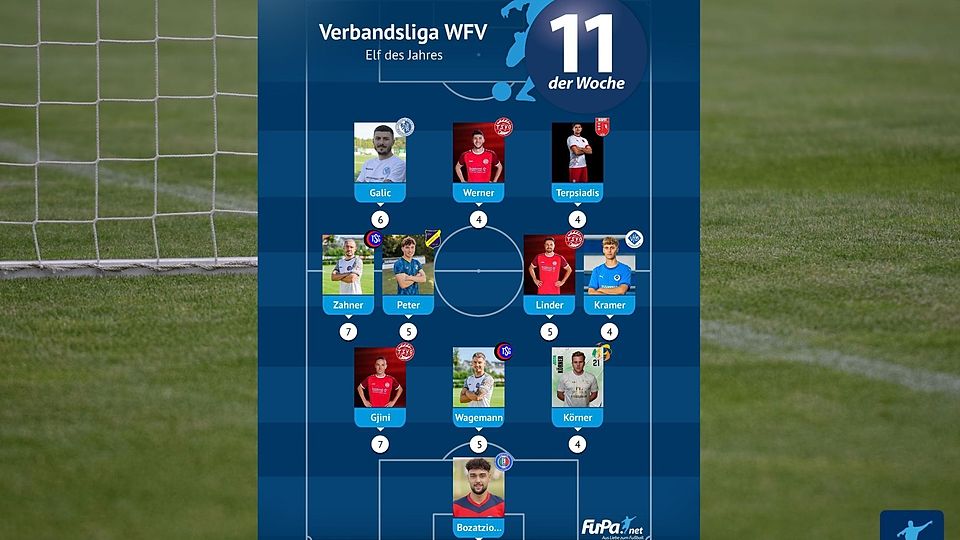Viewport: 960px width, 540px height.
Task: Choose the Linder player card
Action: 549,272
